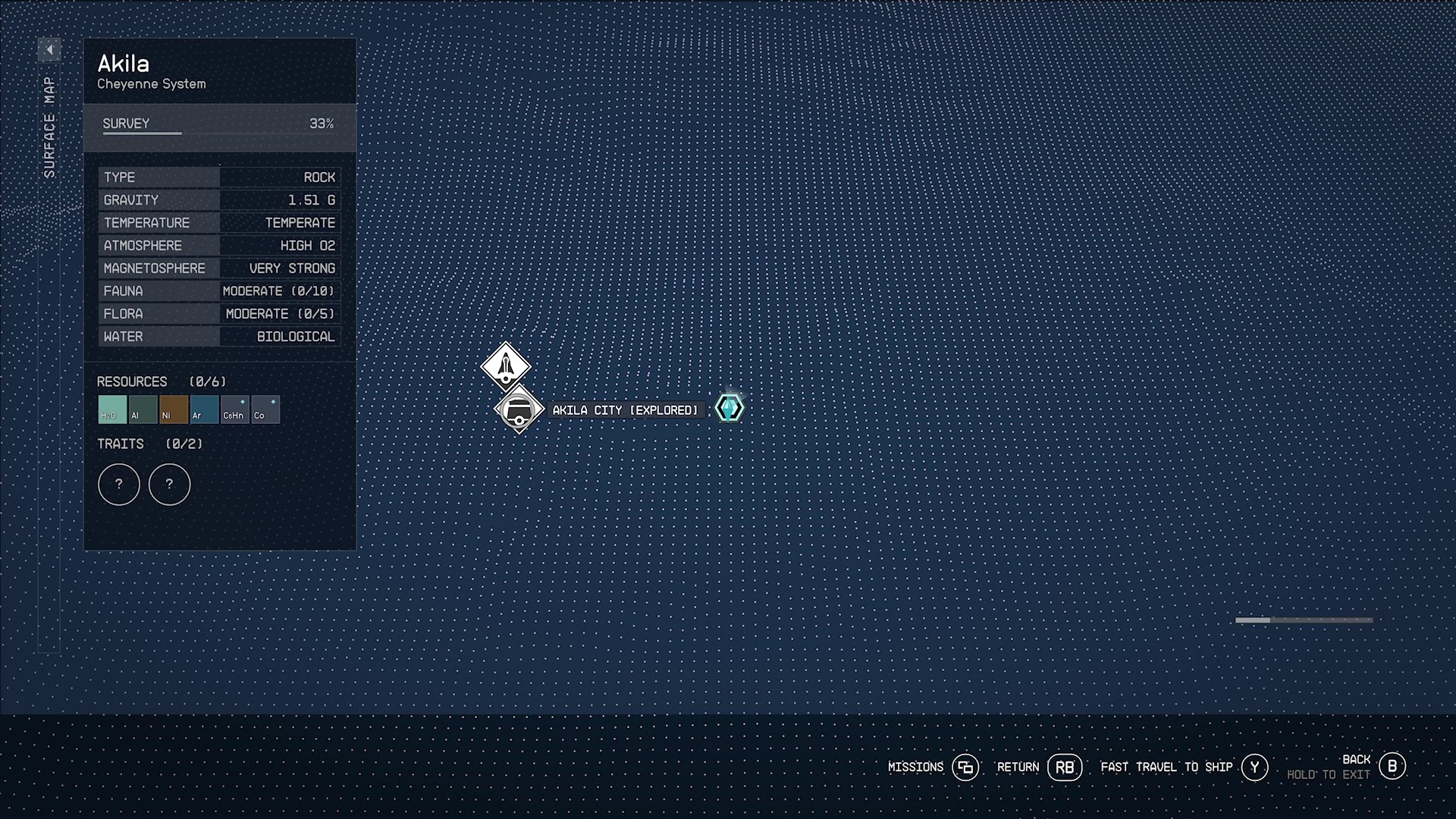This screenshot has height=819, width=1456.
Task: Fast travel to ship
Action: point(1254,767)
